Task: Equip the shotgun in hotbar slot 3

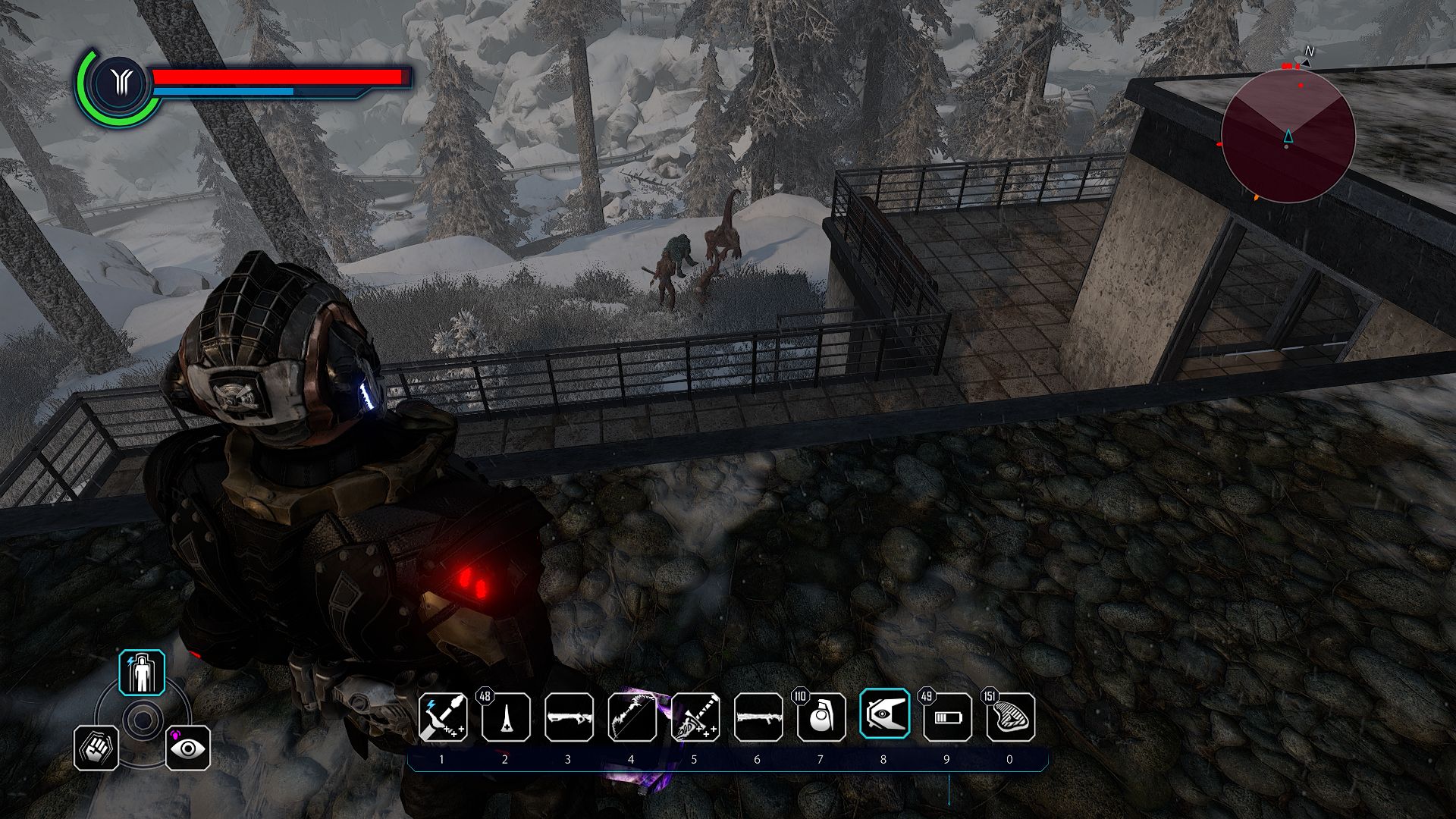Action: click(570, 719)
